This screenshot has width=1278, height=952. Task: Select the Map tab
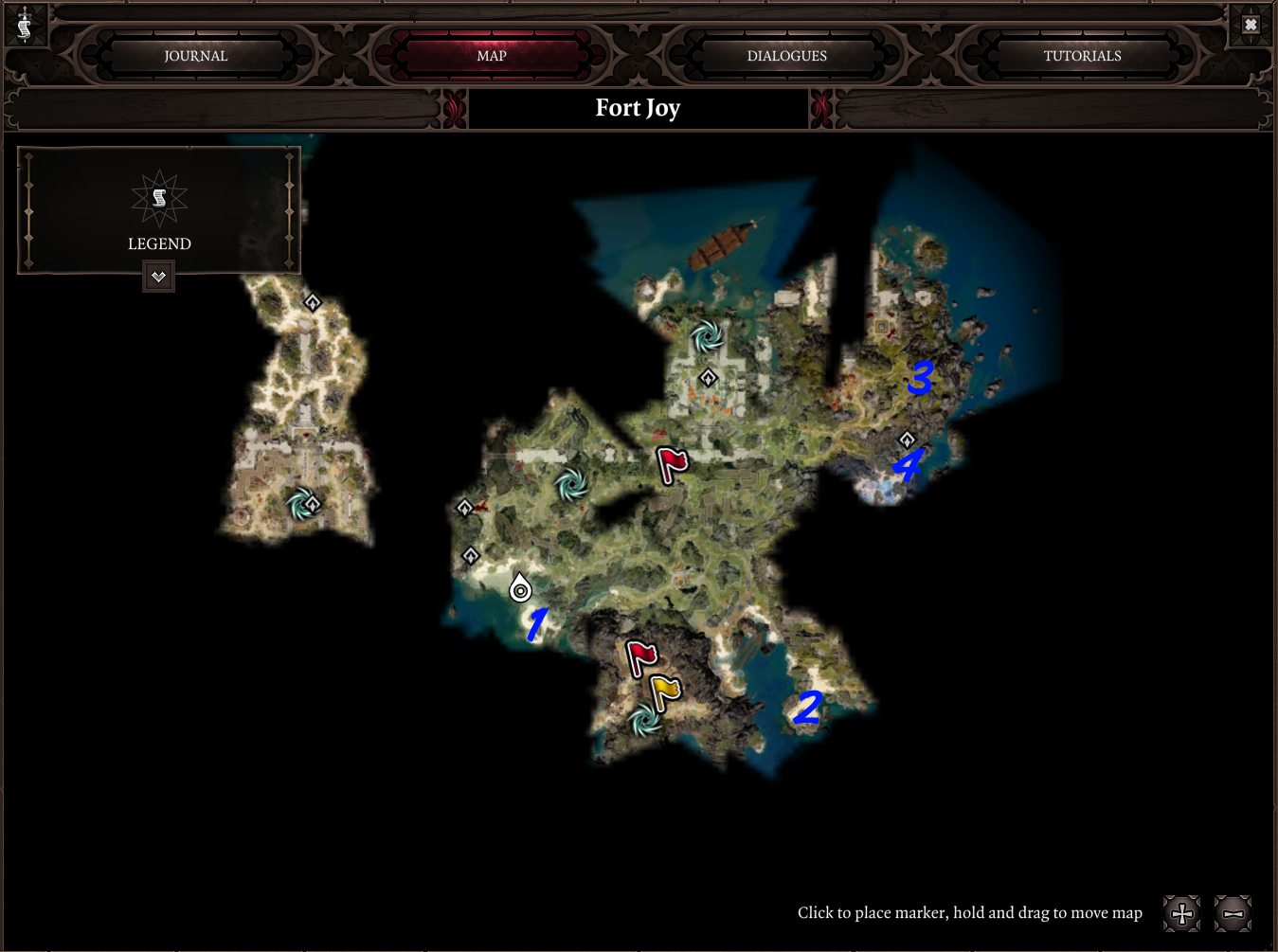[492, 56]
